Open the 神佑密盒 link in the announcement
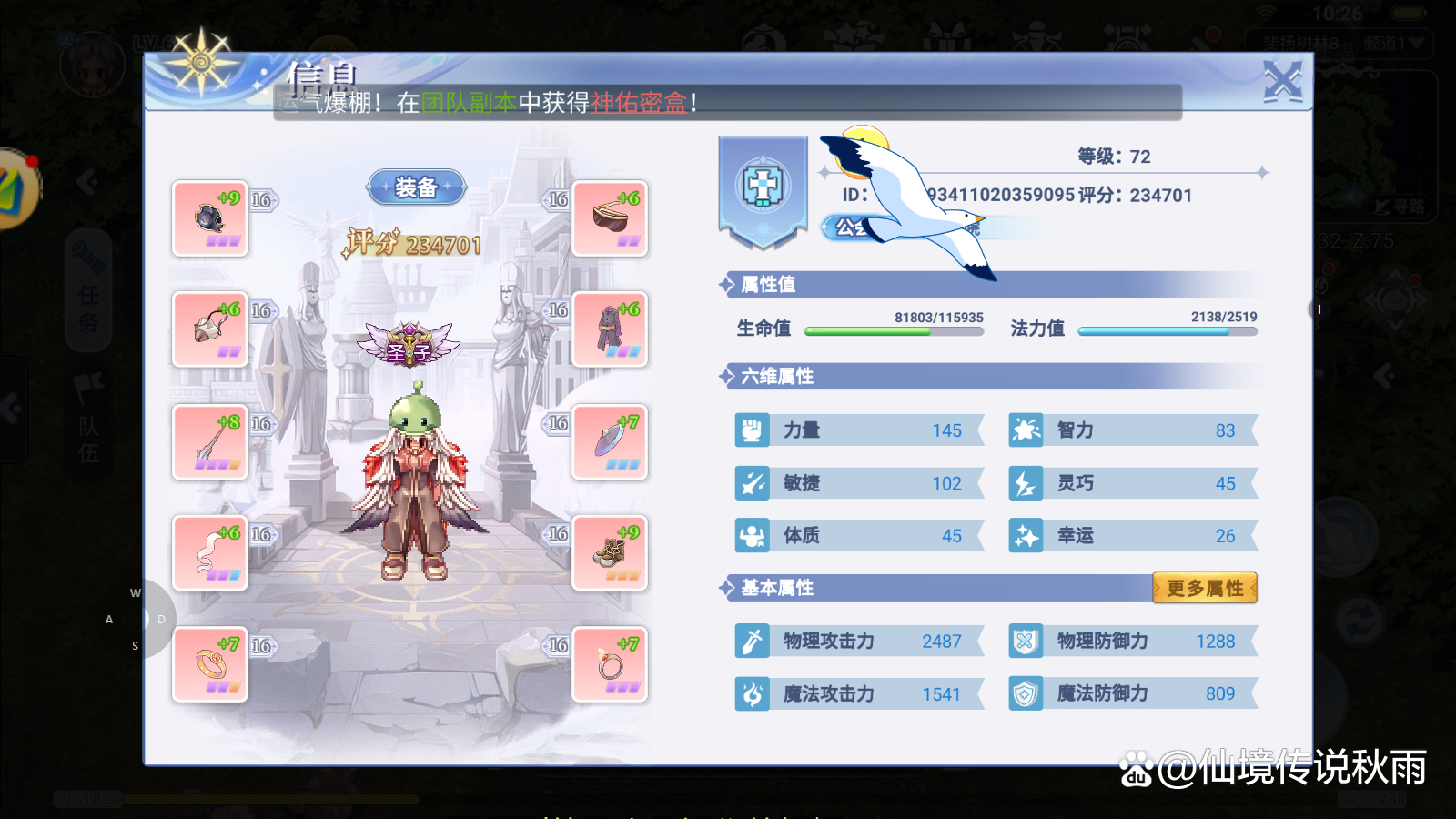 click(x=639, y=103)
